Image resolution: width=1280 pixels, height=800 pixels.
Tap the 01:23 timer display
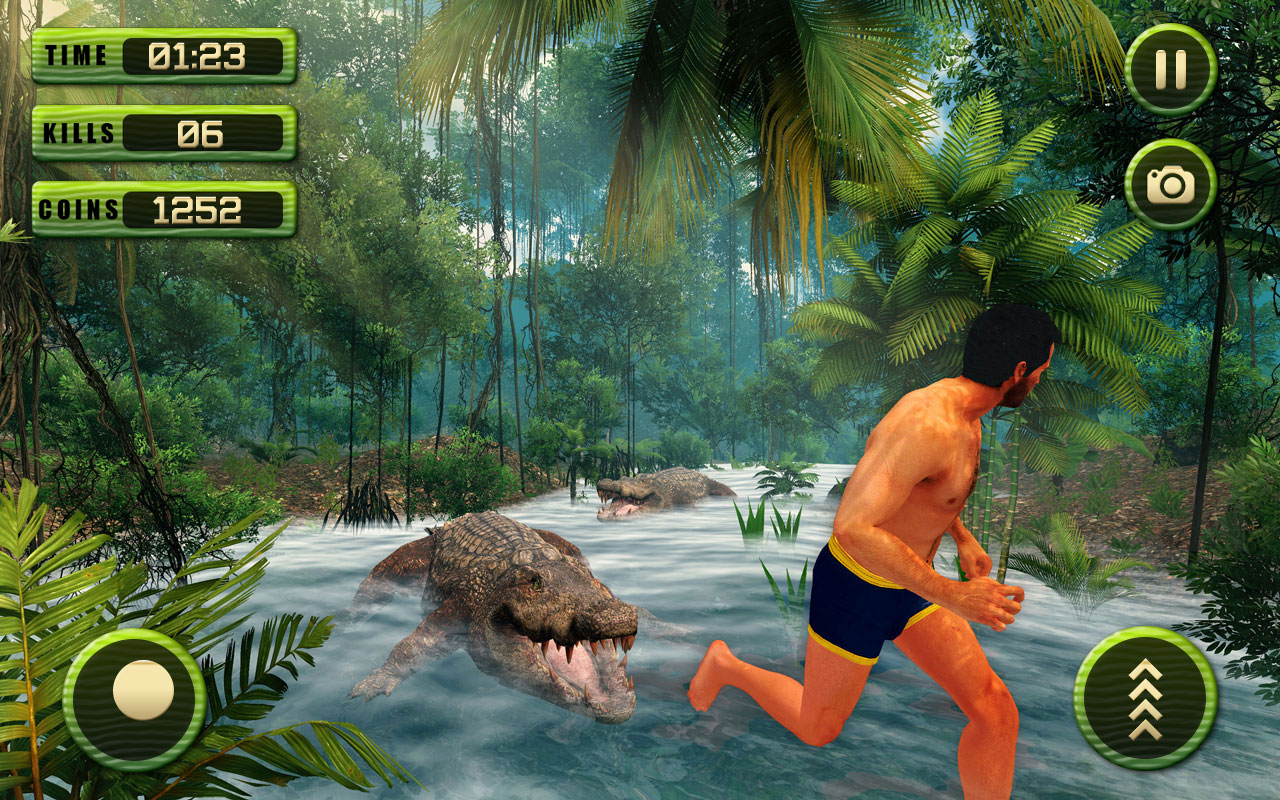pyautogui.click(x=200, y=55)
